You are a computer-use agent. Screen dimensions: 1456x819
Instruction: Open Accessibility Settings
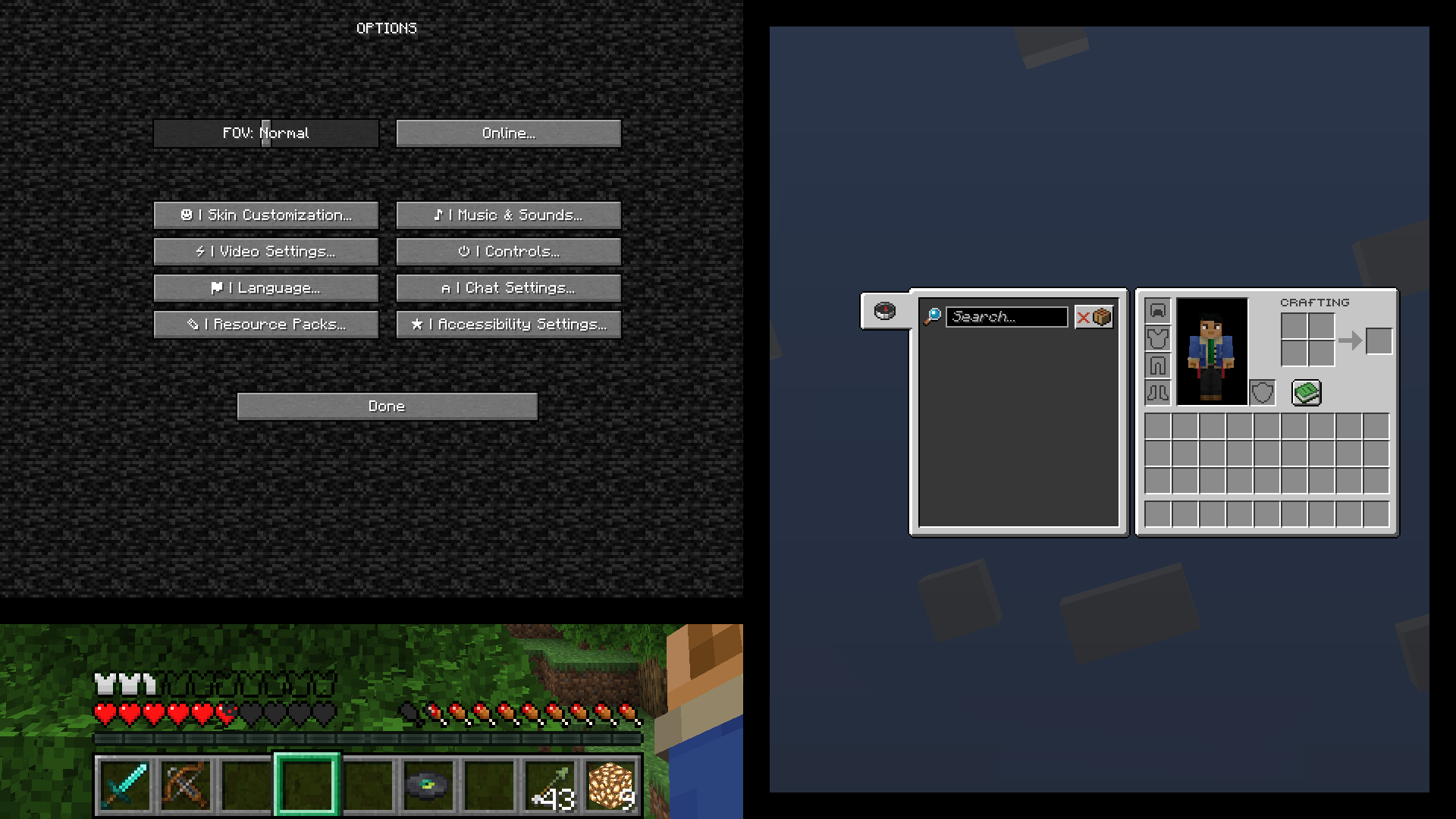508,324
